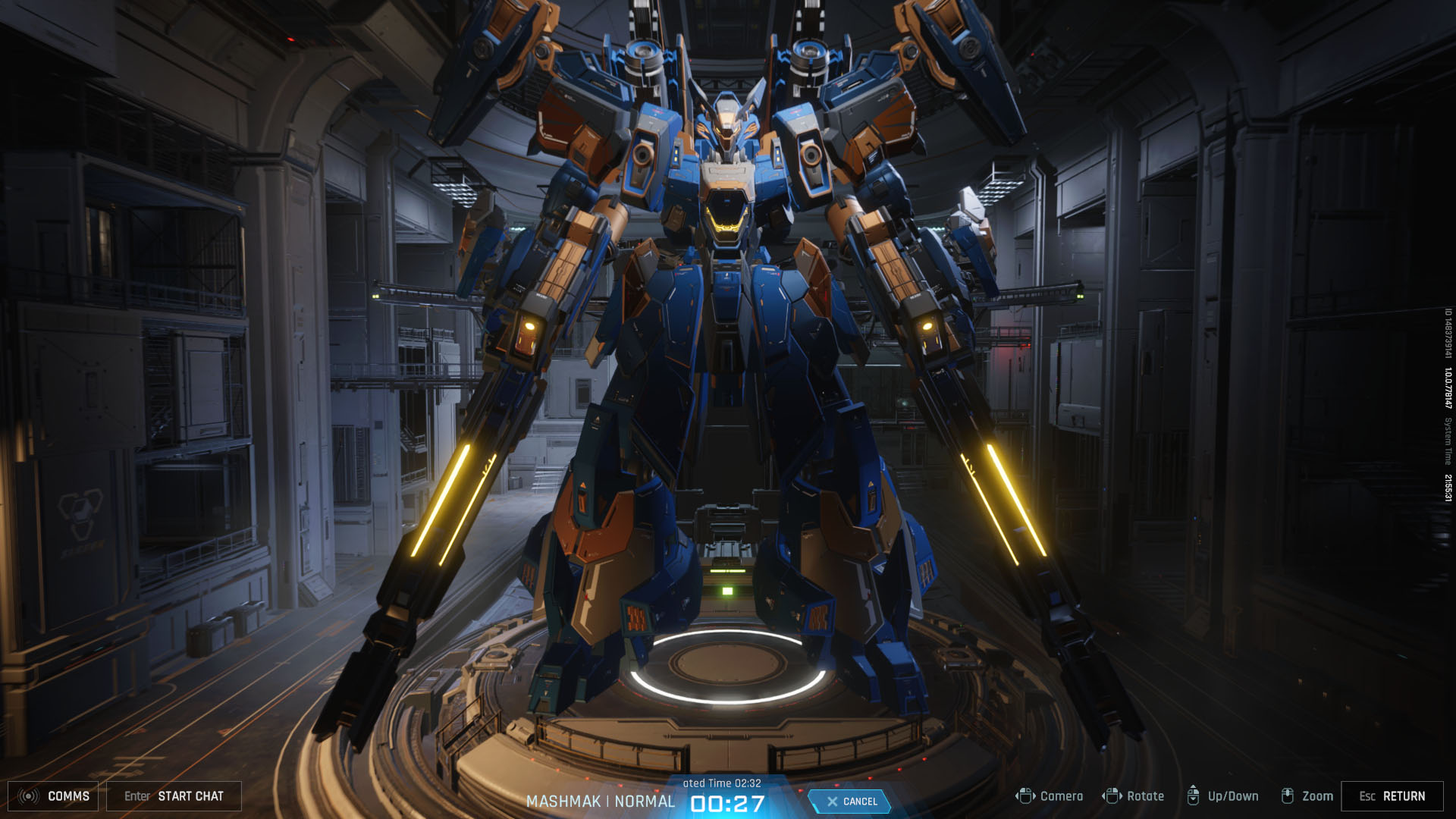Click the Enter key prompt beside START CHAT
The height and width of the screenshot is (819, 1456).
[x=138, y=796]
